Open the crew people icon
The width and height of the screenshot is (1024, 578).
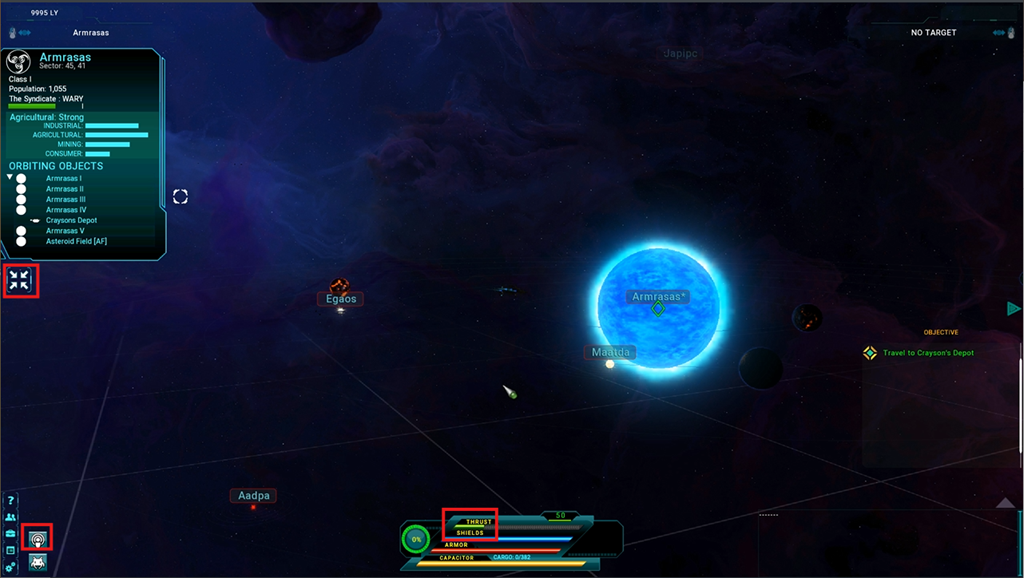pyautogui.click(x=11, y=518)
